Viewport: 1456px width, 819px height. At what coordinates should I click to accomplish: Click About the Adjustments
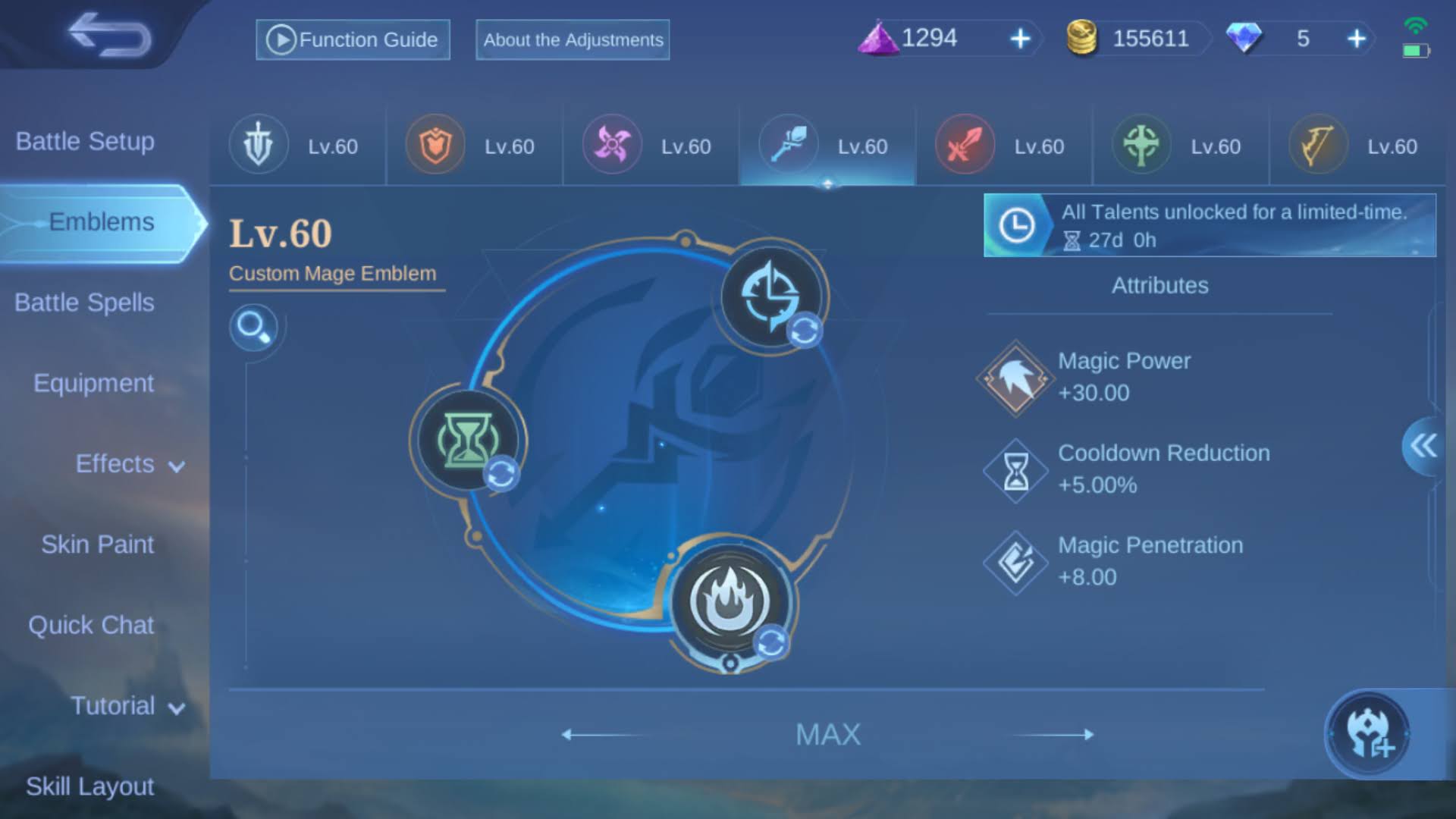pos(572,40)
